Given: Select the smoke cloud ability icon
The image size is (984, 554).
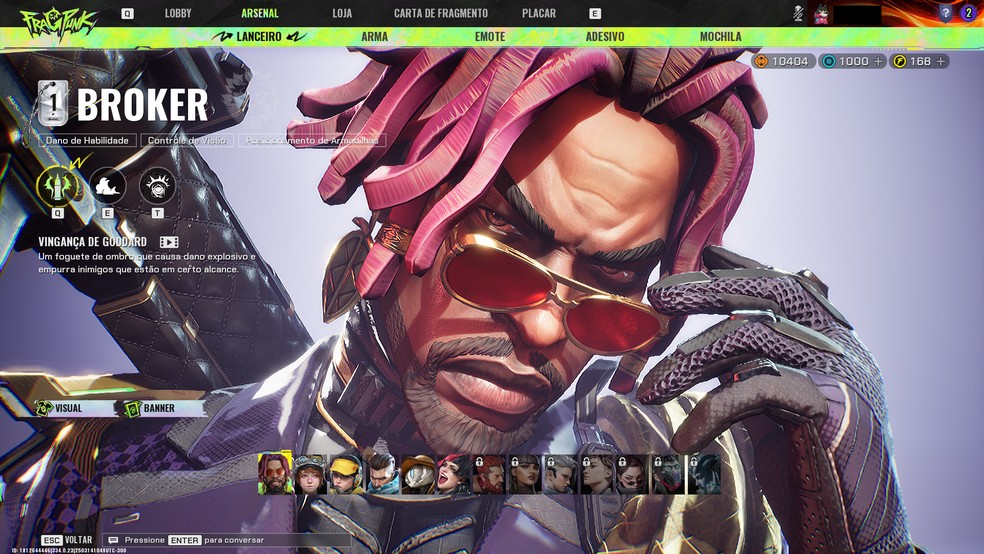Looking at the screenshot, I should pos(107,186).
